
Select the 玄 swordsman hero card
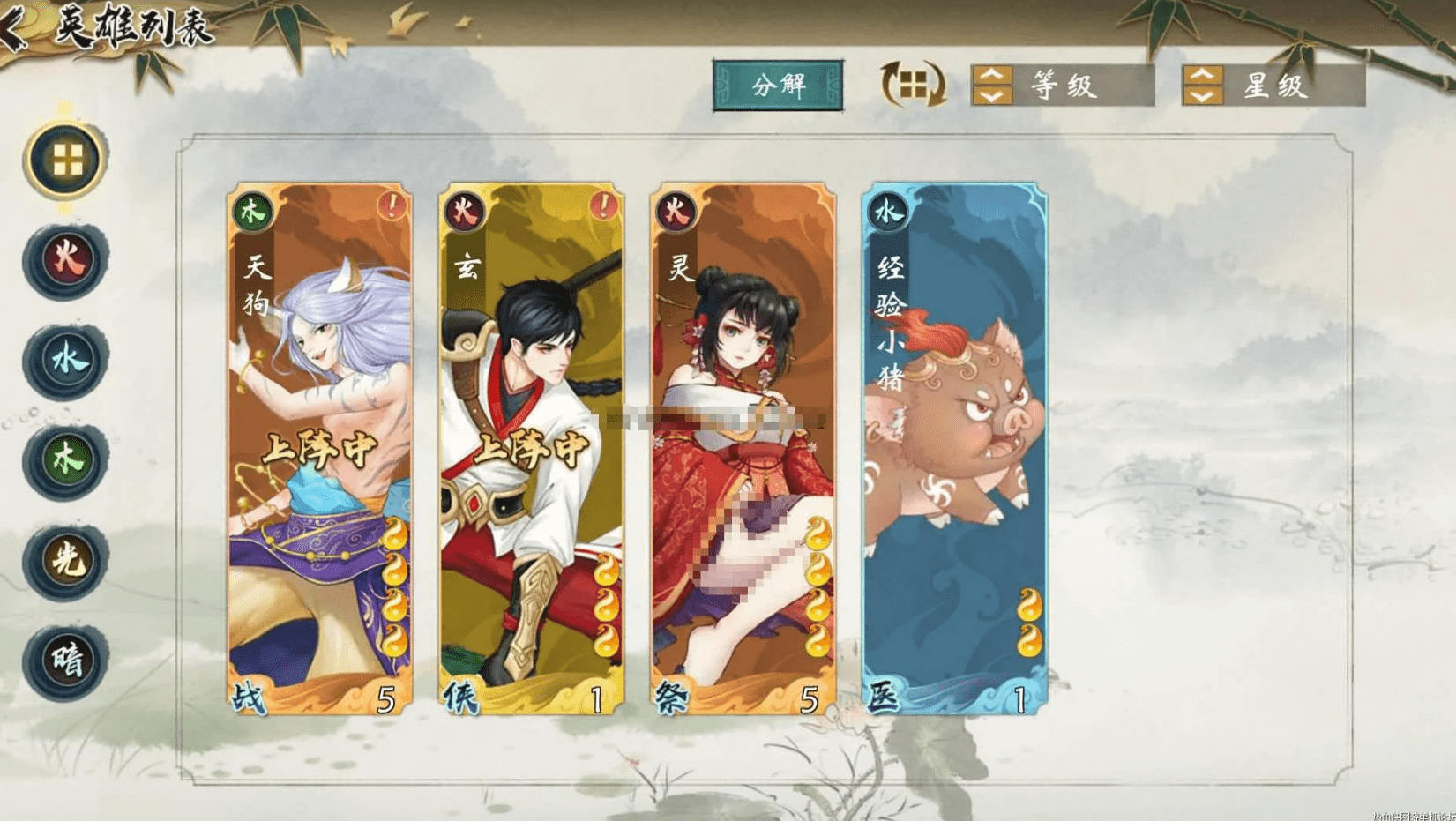[x=531, y=448]
